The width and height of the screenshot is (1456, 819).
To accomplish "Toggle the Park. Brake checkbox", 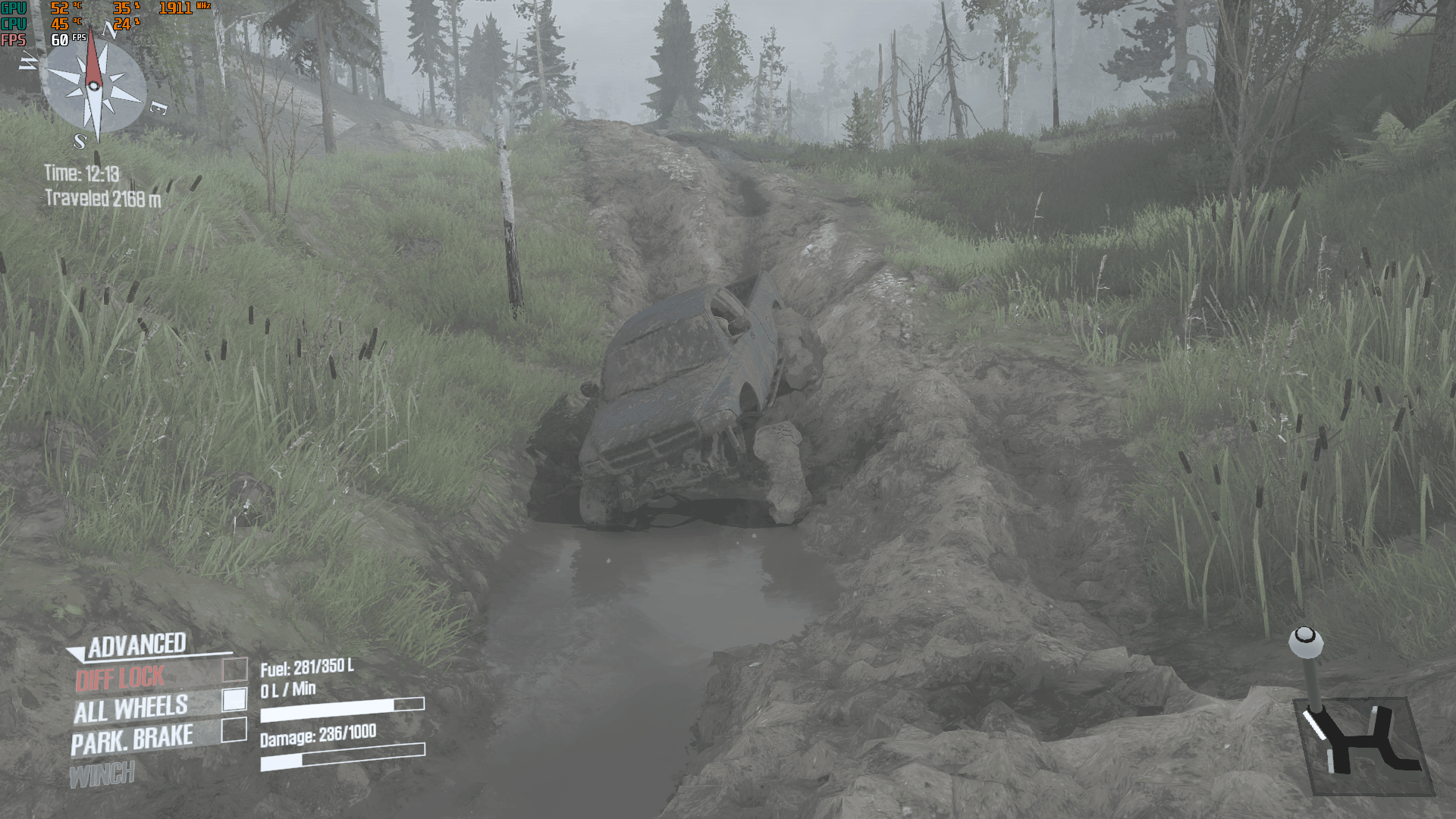I will point(234,730).
